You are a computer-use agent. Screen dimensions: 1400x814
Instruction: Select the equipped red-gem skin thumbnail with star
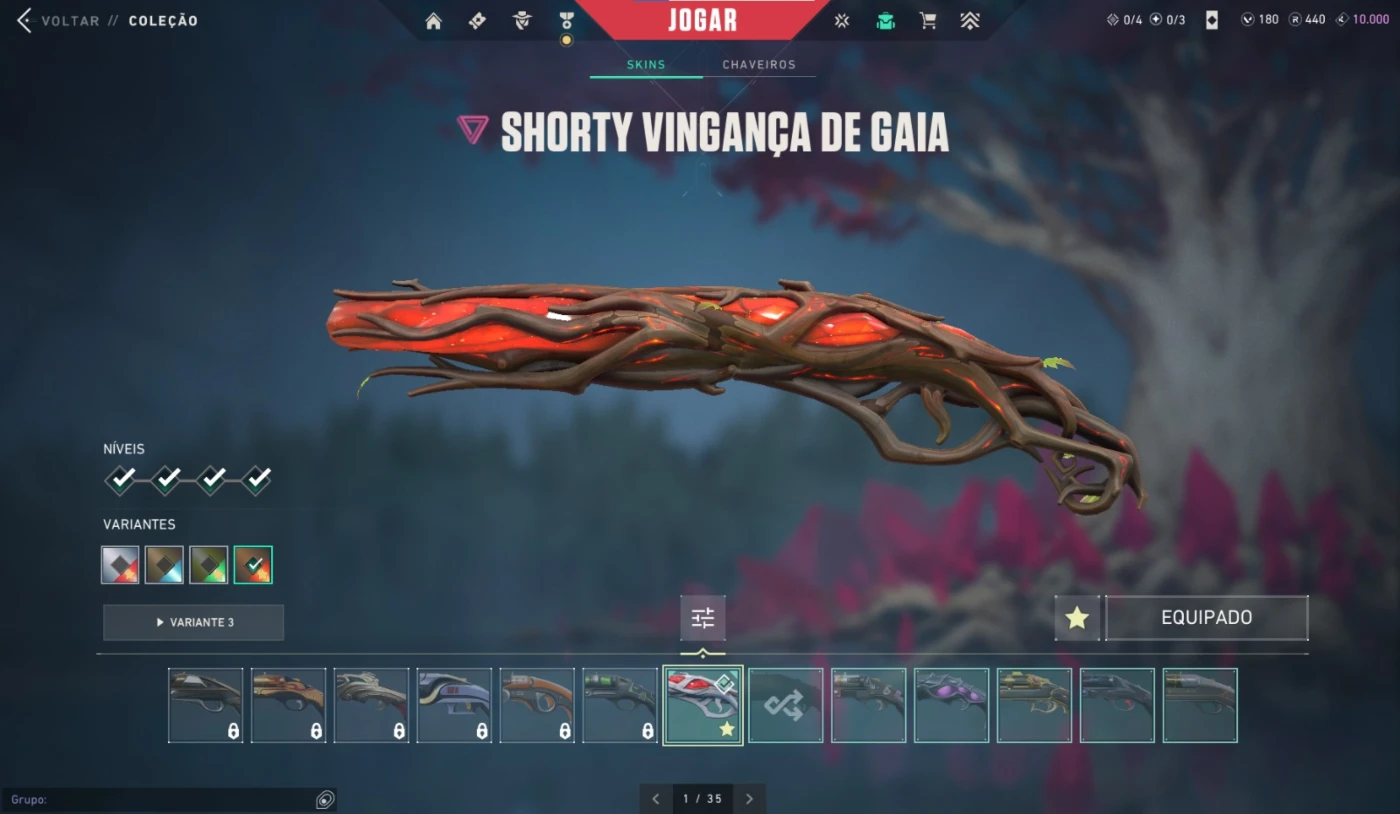tap(703, 705)
